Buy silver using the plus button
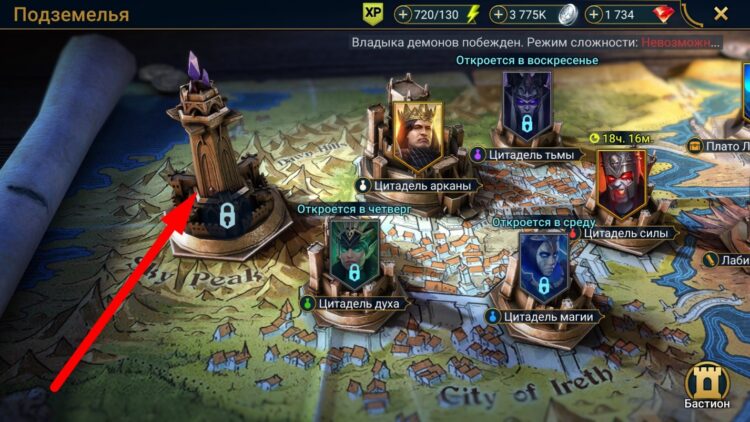 click(499, 15)
